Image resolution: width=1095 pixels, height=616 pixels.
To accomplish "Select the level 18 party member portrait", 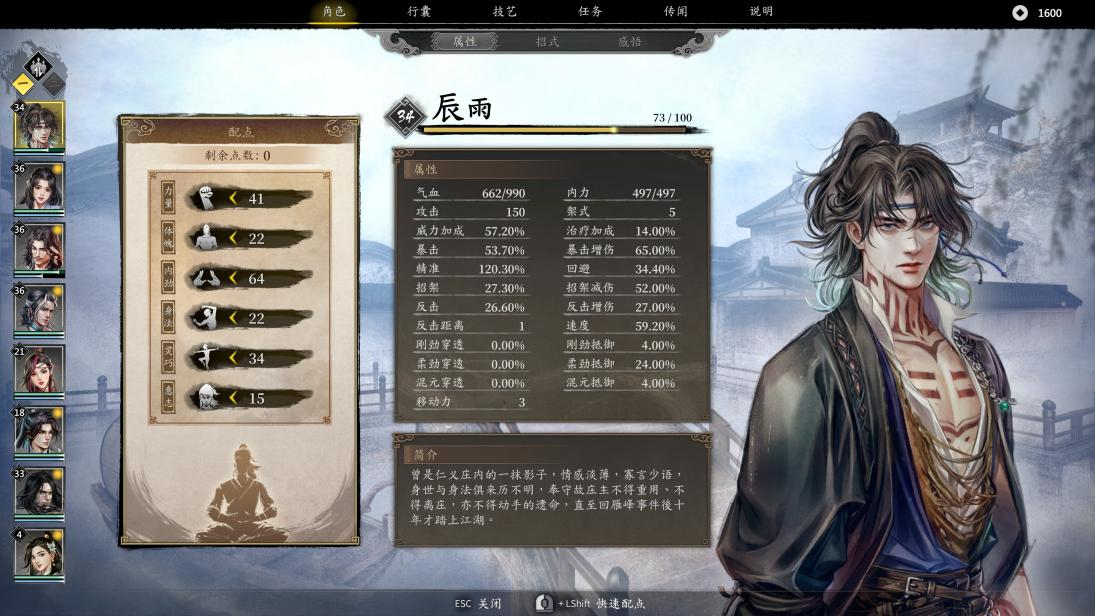I will coord(40,431).
